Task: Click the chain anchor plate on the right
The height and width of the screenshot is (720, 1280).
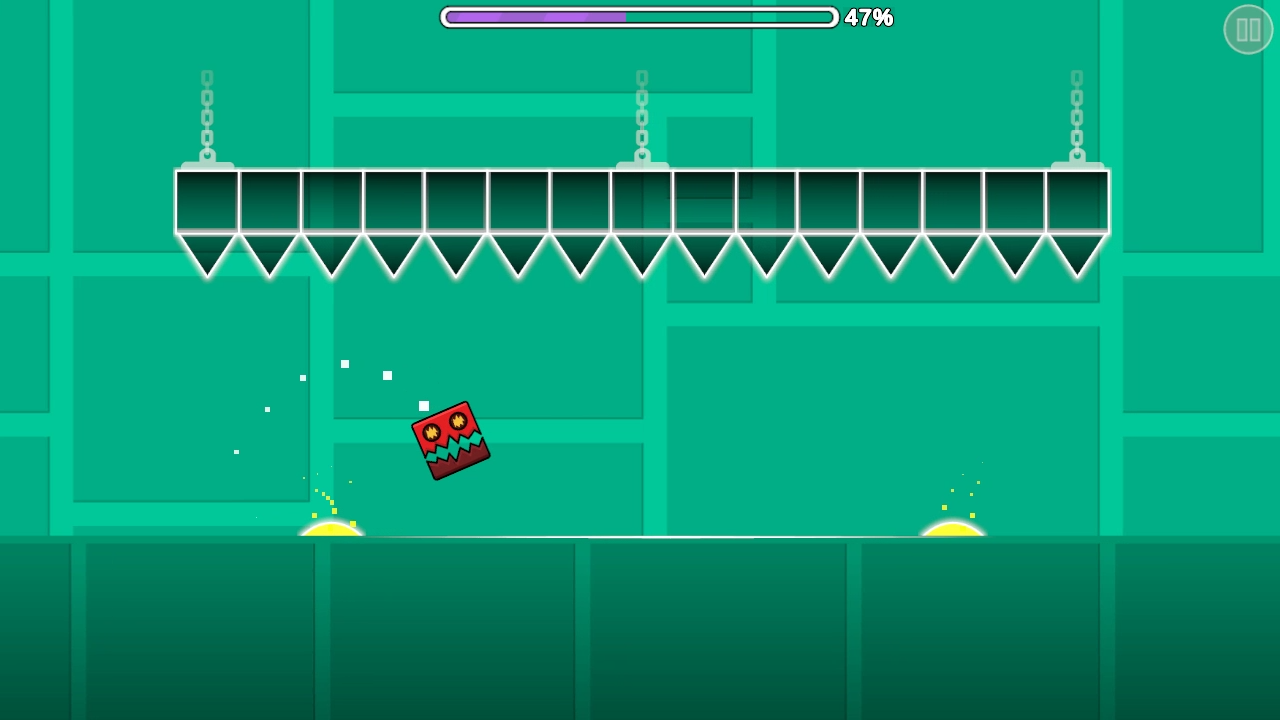Action: click(x=1075, y=163)
